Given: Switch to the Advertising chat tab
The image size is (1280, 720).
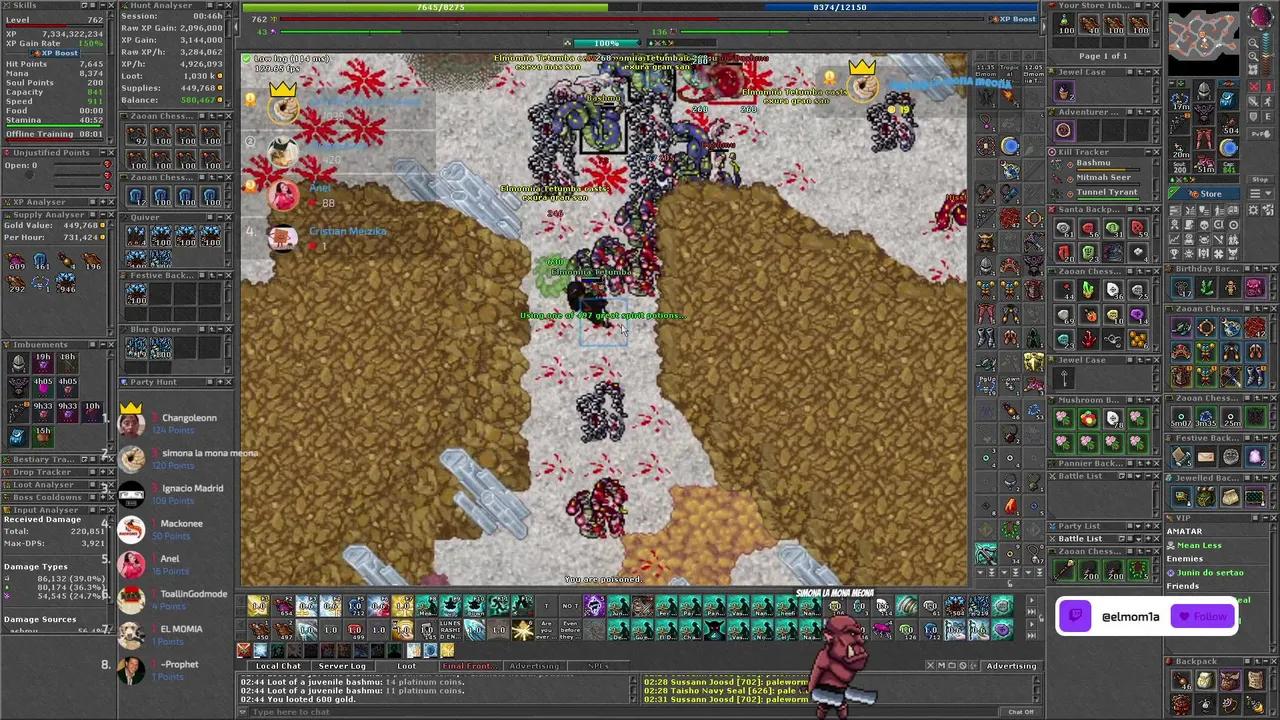Looking at the screenshot, I should point(534,665).
